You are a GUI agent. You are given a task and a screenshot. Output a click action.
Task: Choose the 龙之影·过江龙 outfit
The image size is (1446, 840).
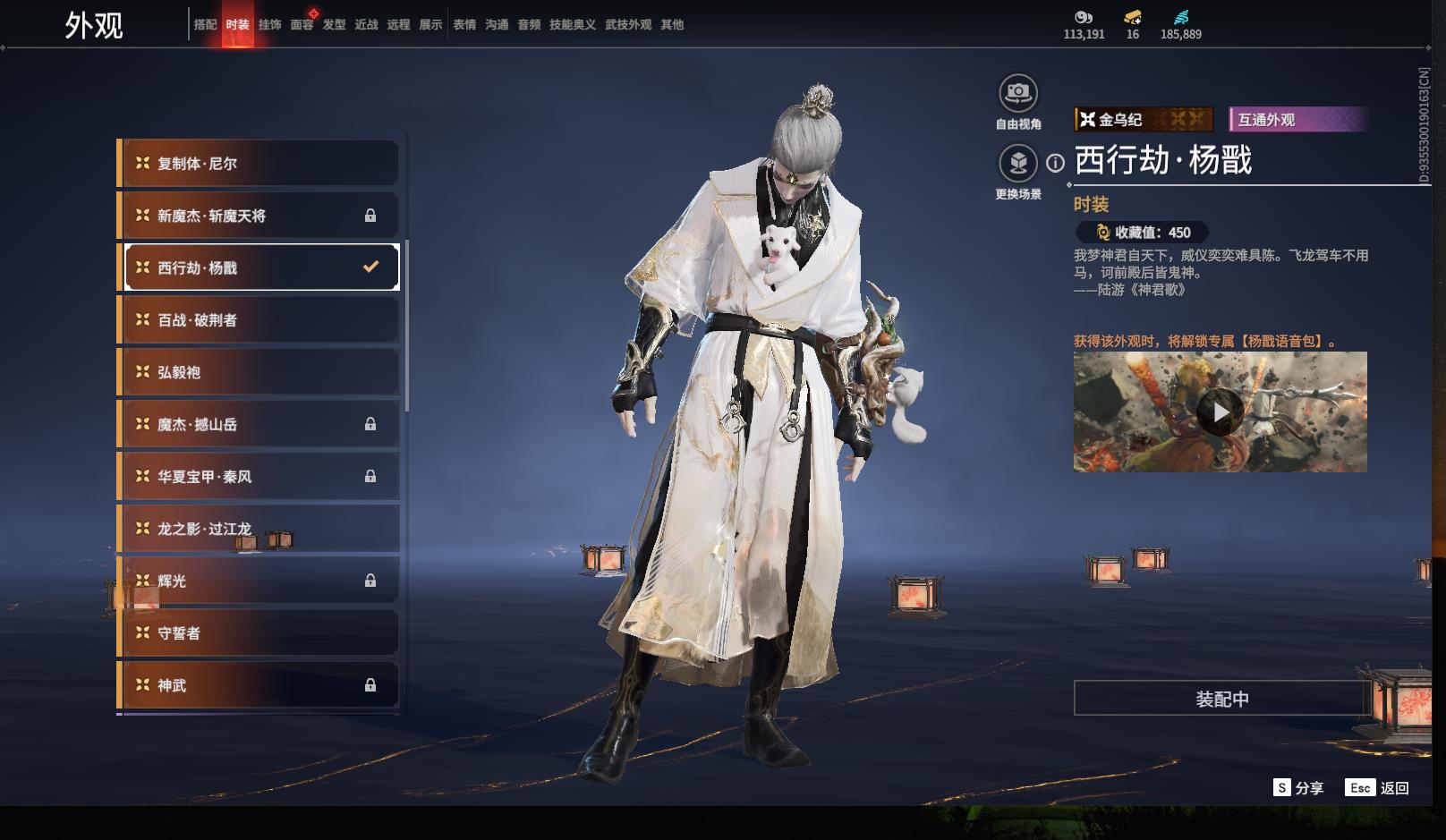[x=259, y=529]
